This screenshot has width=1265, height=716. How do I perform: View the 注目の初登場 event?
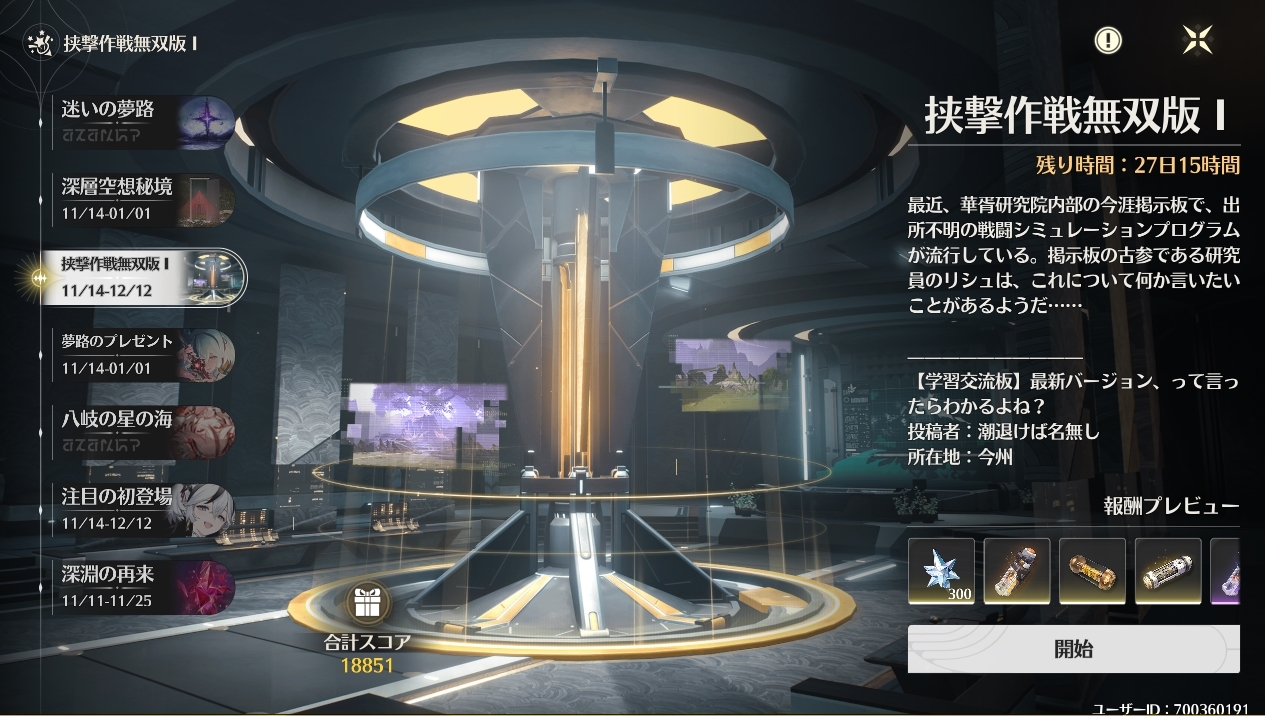click(x=146, y=509)
